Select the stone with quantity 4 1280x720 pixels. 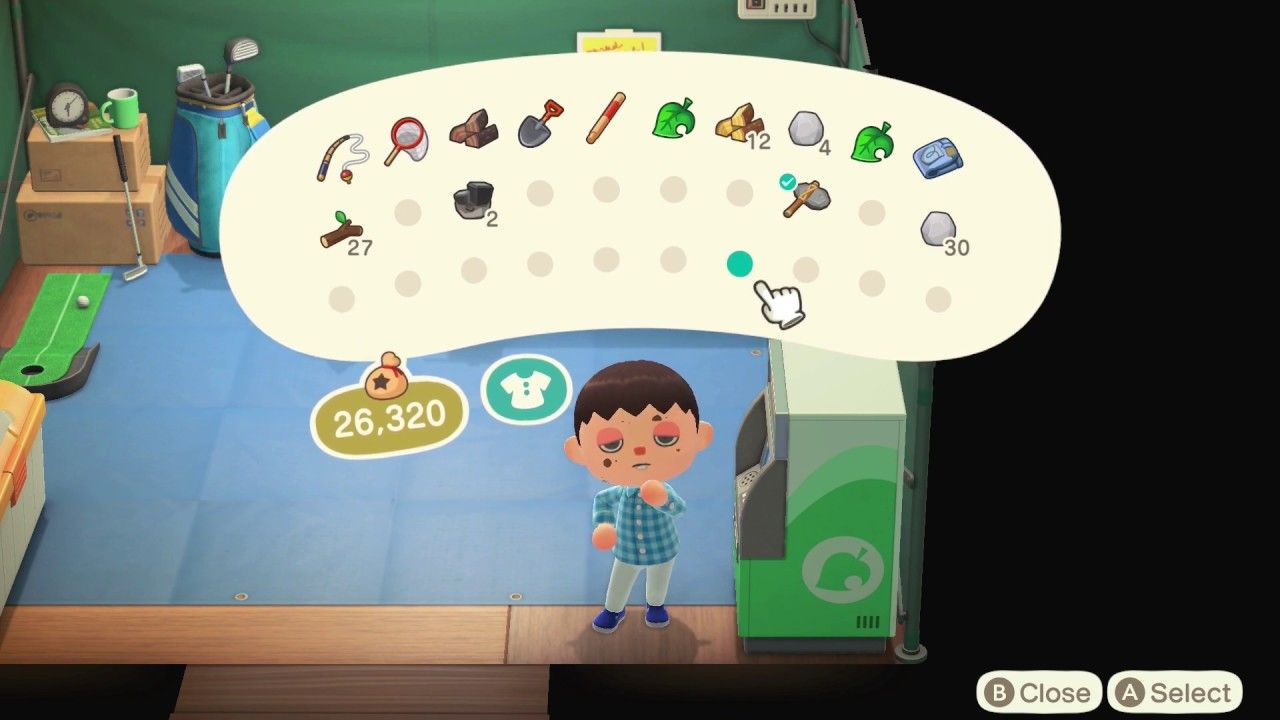[805, 128]
